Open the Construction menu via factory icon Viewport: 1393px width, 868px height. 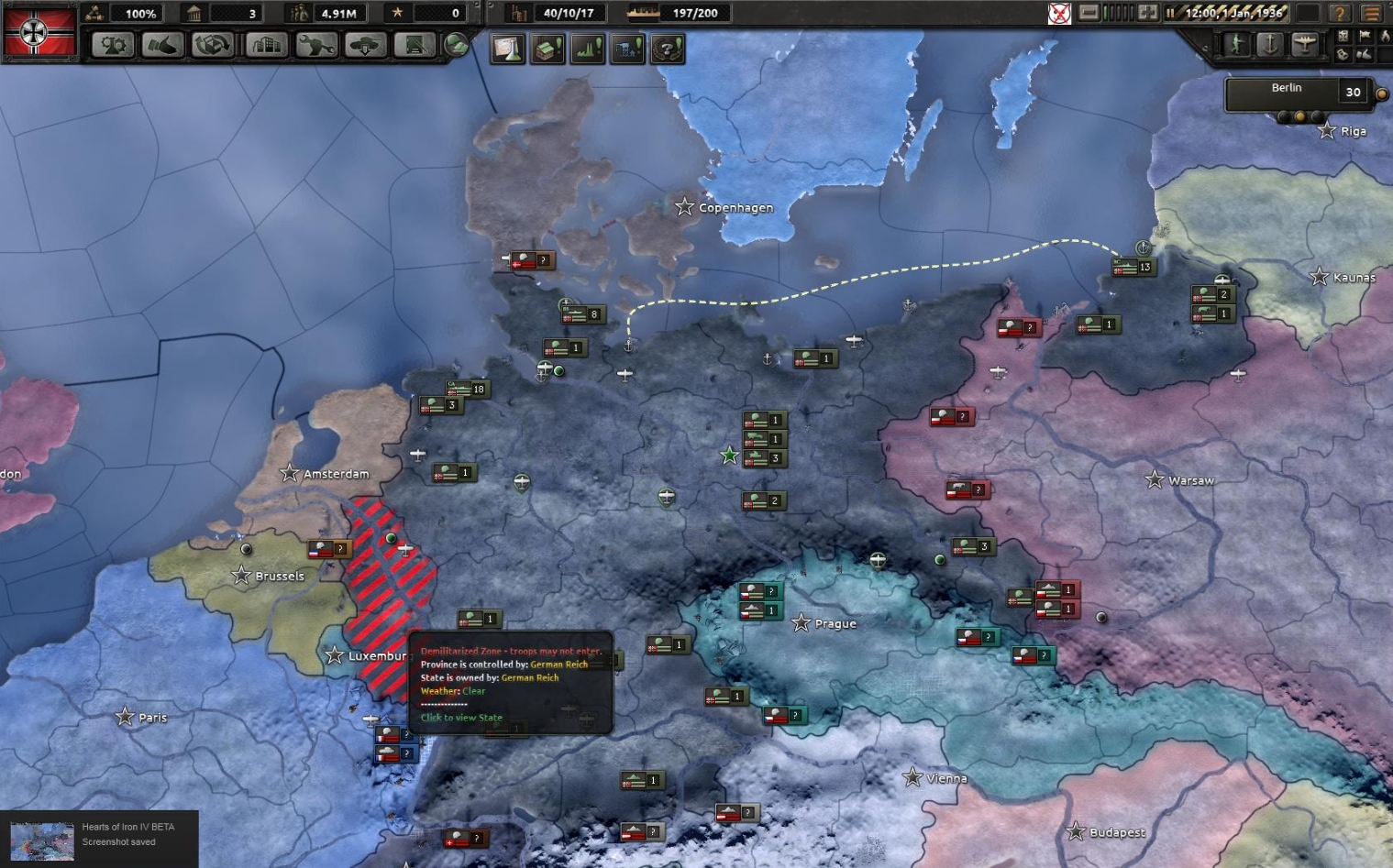pos(265,46)
